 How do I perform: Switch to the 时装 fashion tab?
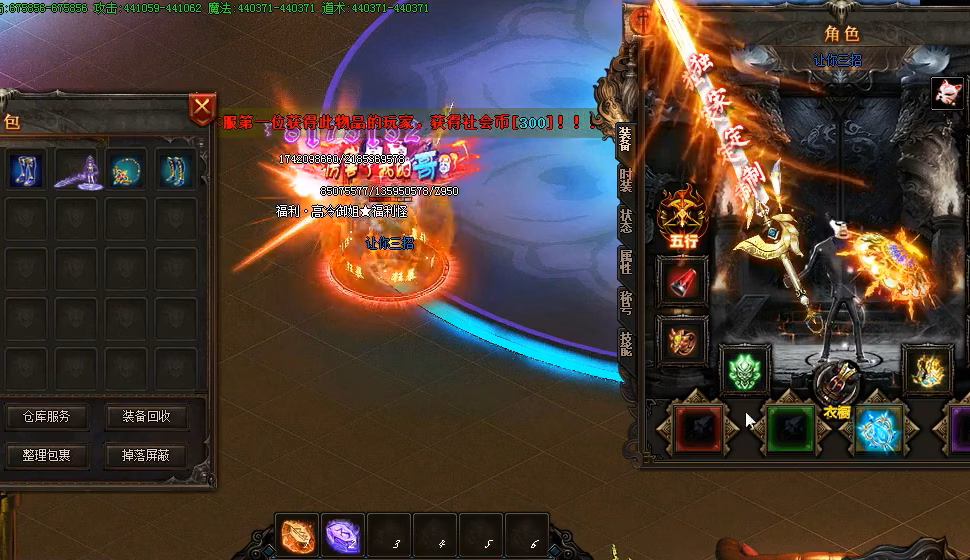point(625,181)
